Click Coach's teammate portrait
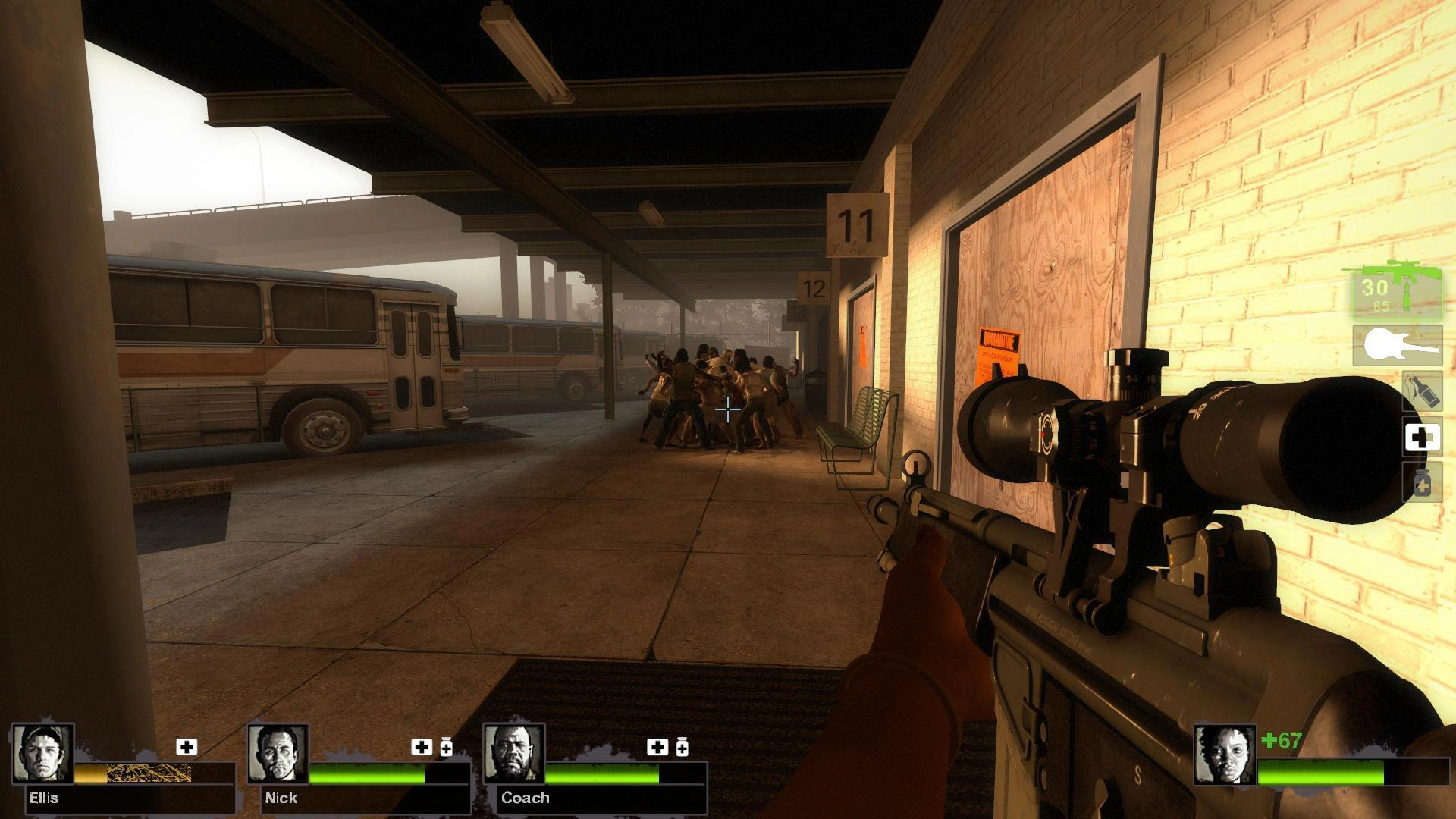The height and width of the screenshot is (819, 1456). tap(514, 754)
